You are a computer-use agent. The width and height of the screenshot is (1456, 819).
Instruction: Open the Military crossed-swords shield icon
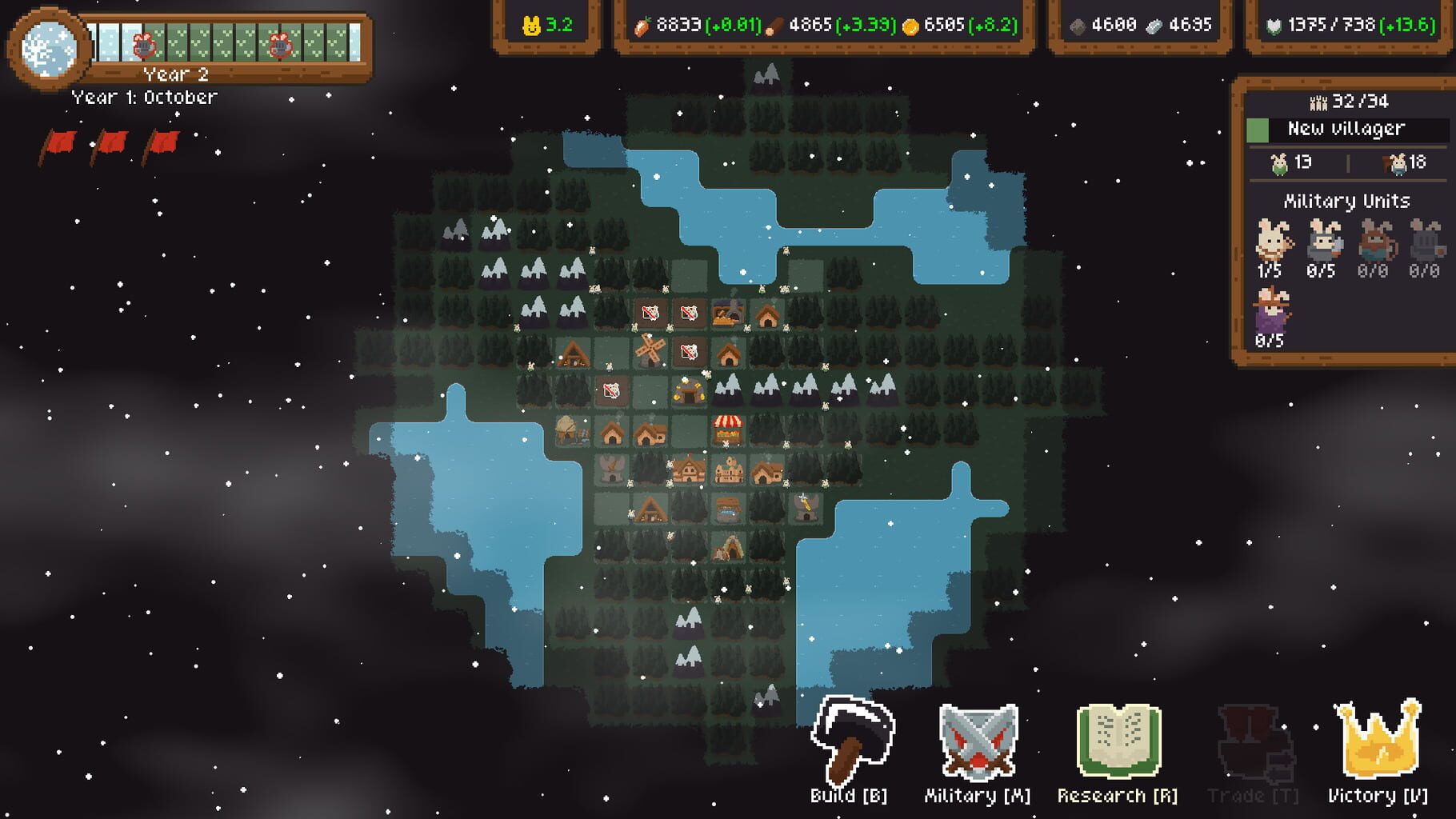tap(978, 744)
